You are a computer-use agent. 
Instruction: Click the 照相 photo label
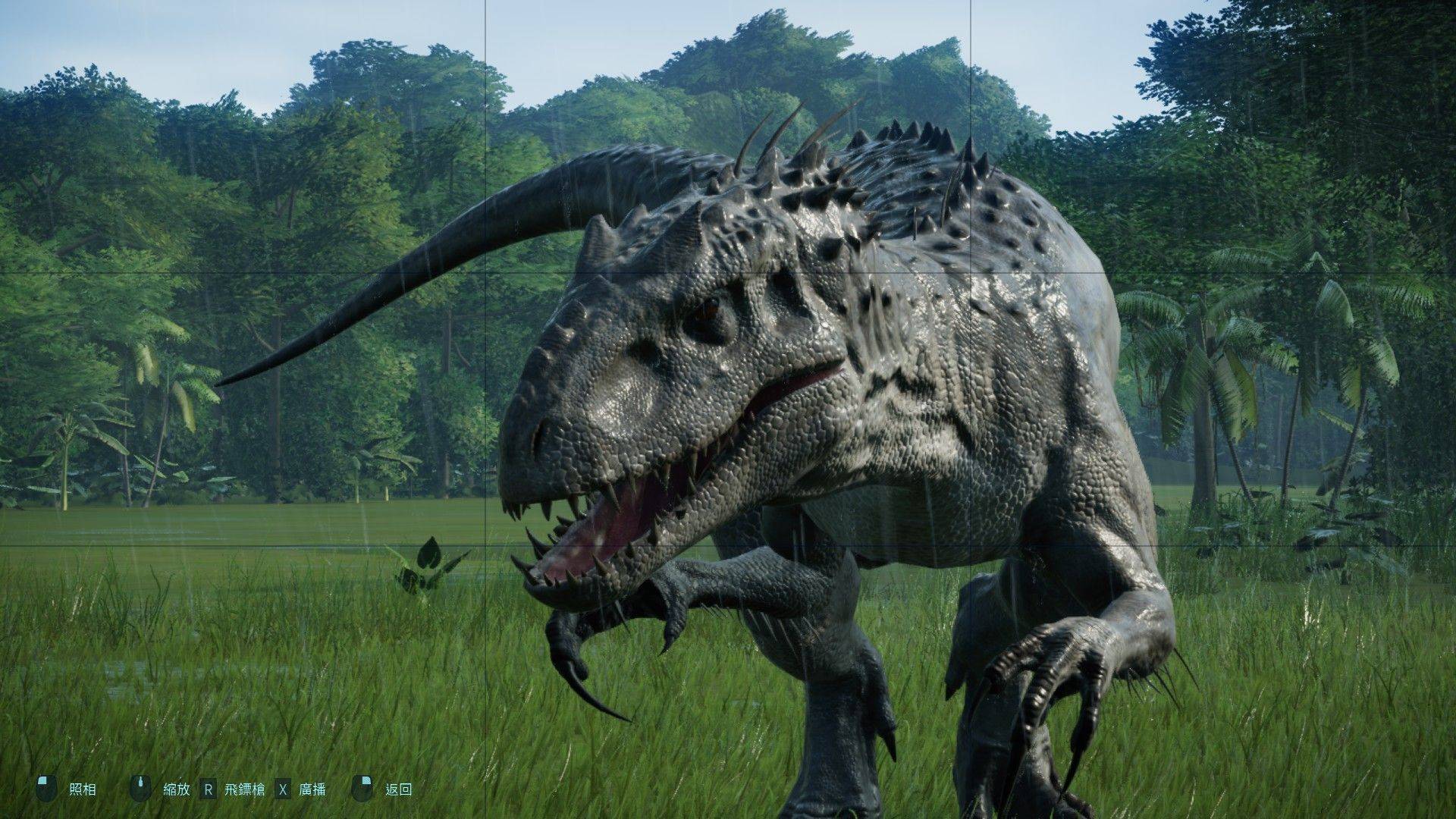pos(83,789)
